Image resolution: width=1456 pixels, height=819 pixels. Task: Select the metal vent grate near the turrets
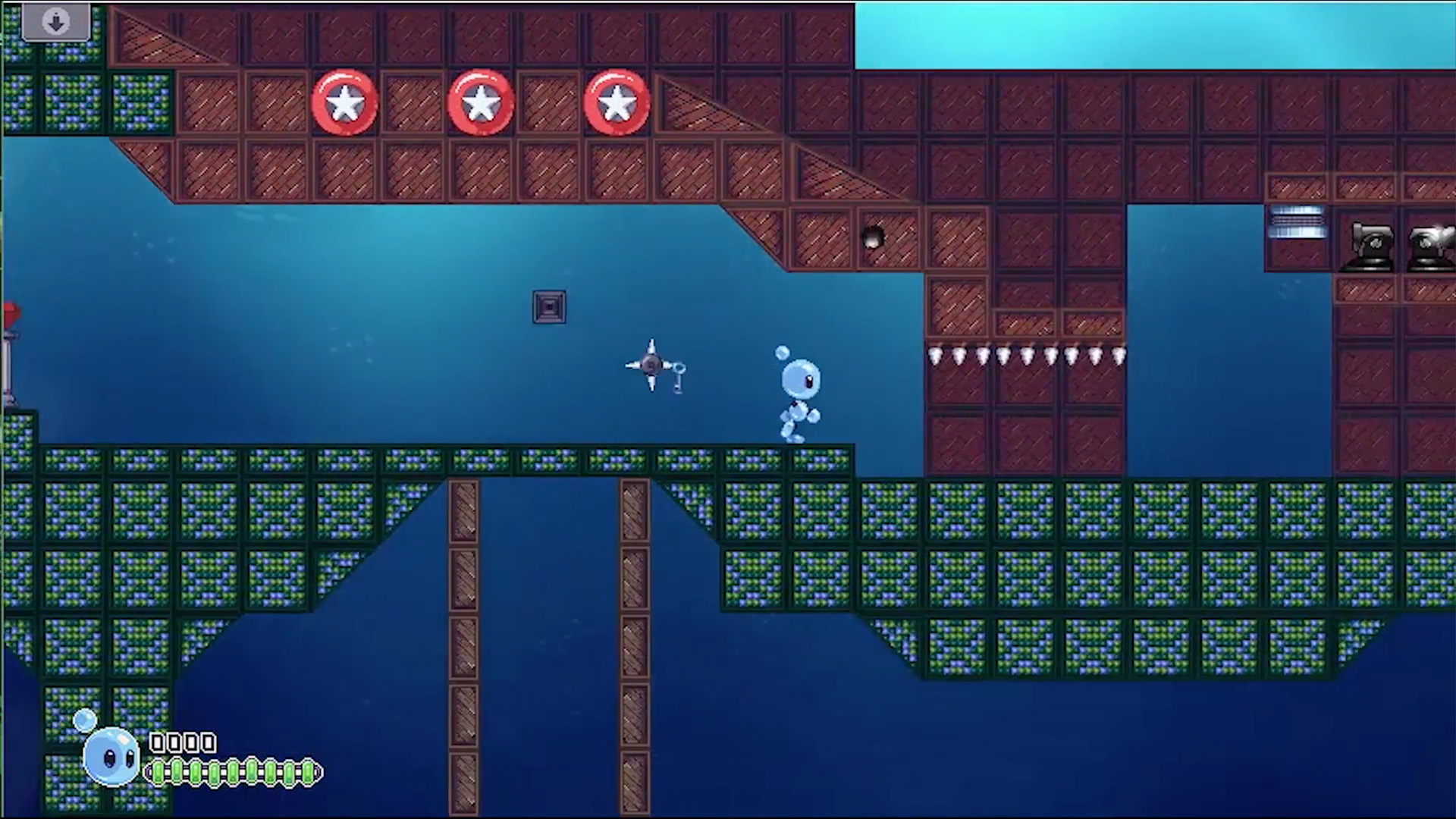coord(1296,224)
